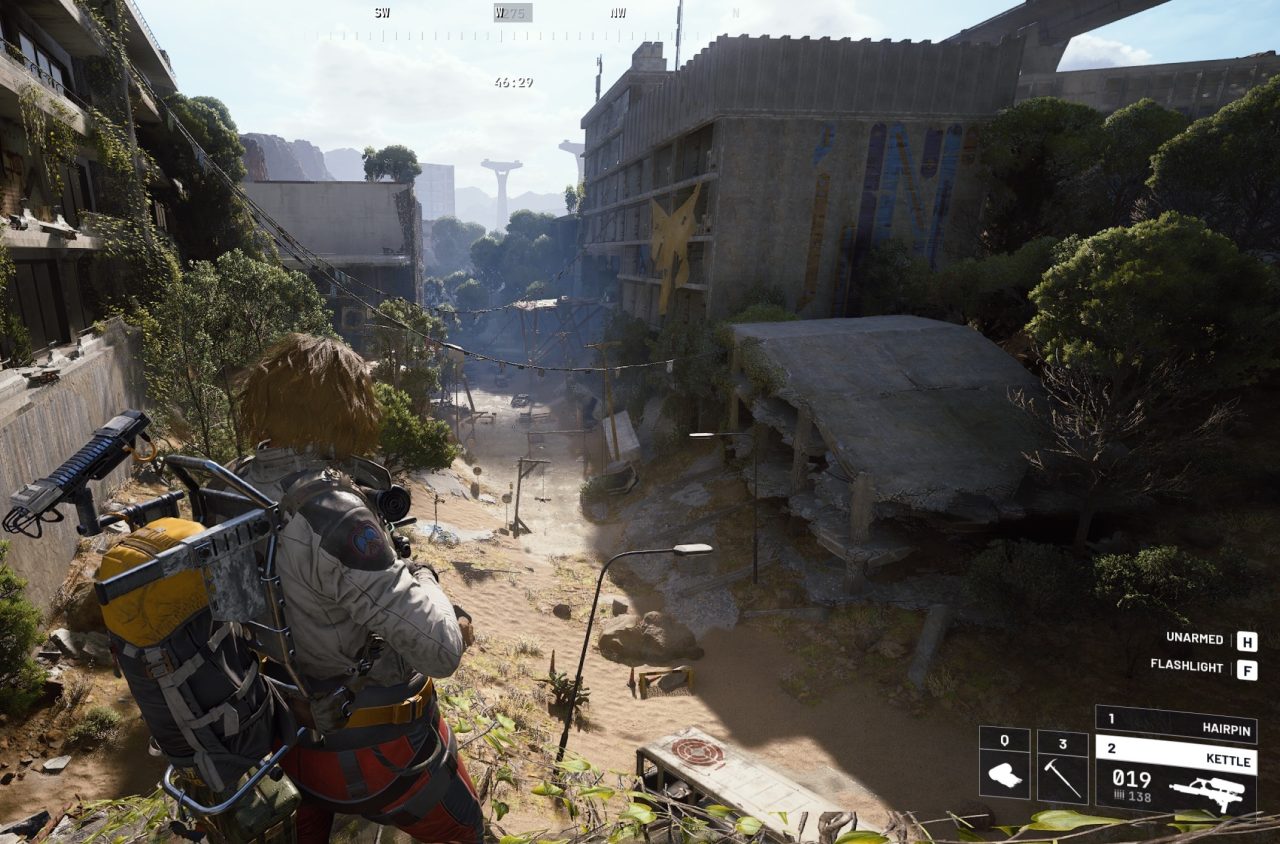The image size is (1280, 844).
Task: Select the pickaxe tool slot
Action: pyautogui.click(x=1062, y=766)
